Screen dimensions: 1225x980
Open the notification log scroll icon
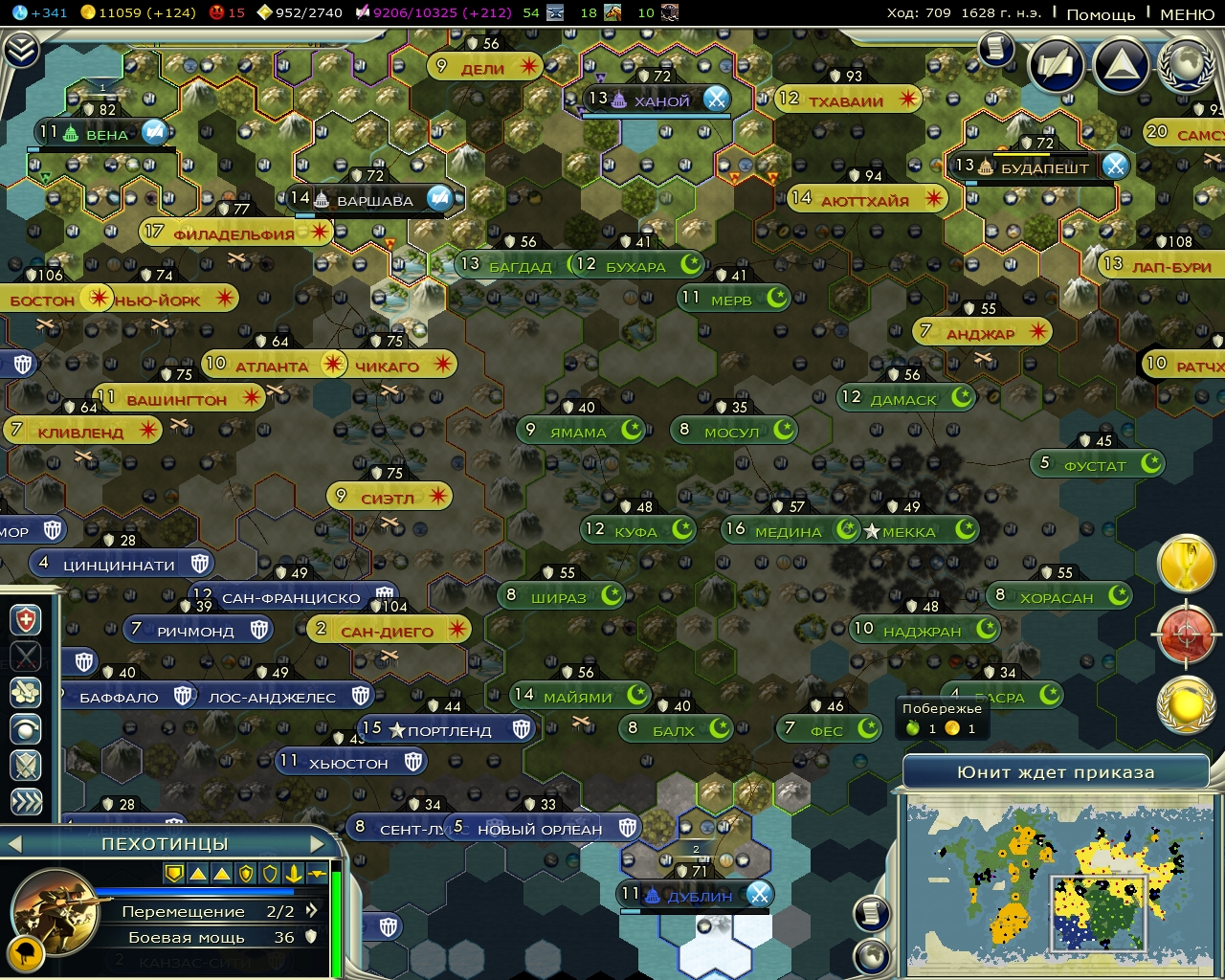(995, 51)
